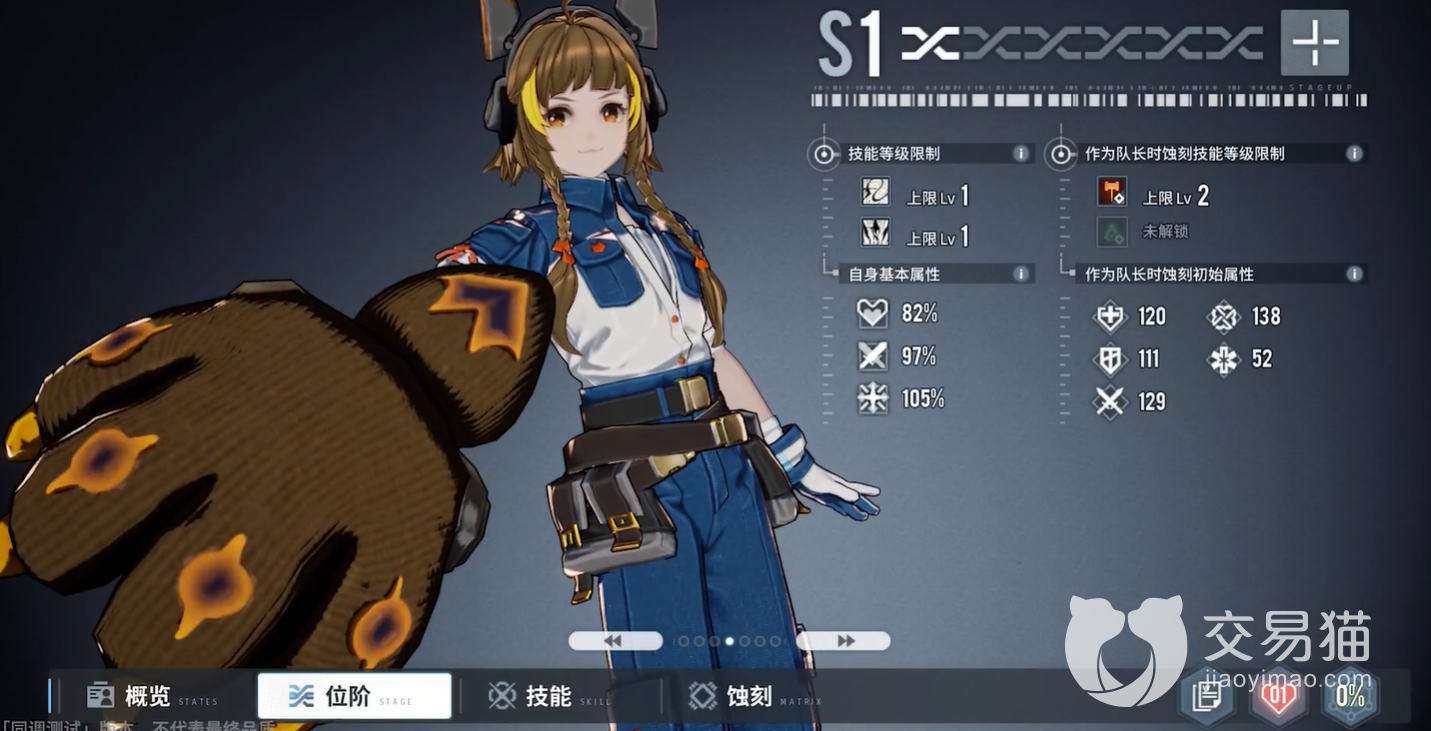Show info for 自身基本属性

pos(1020,274)
